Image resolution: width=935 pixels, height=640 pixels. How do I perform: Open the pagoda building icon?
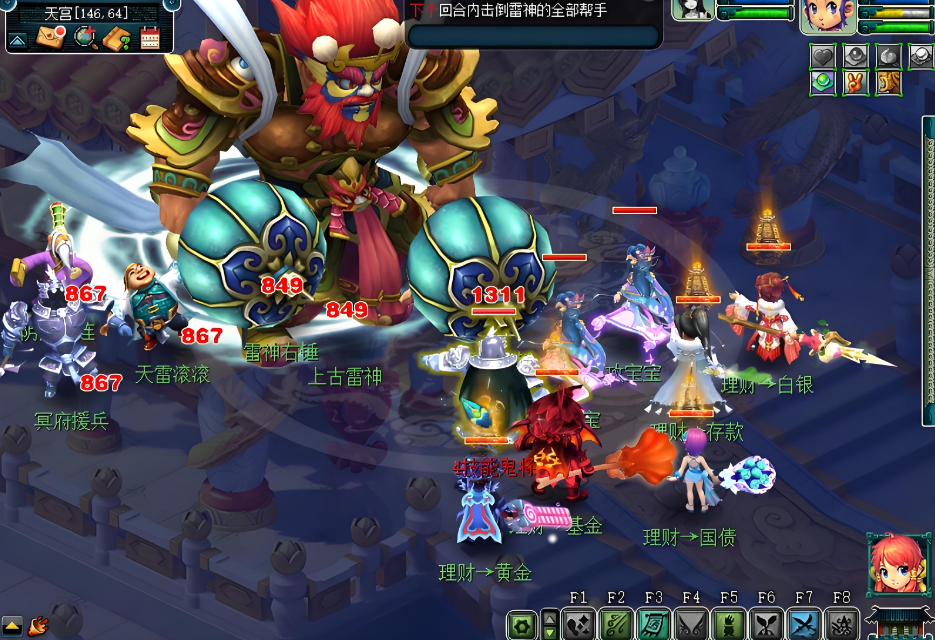point(900,622)
